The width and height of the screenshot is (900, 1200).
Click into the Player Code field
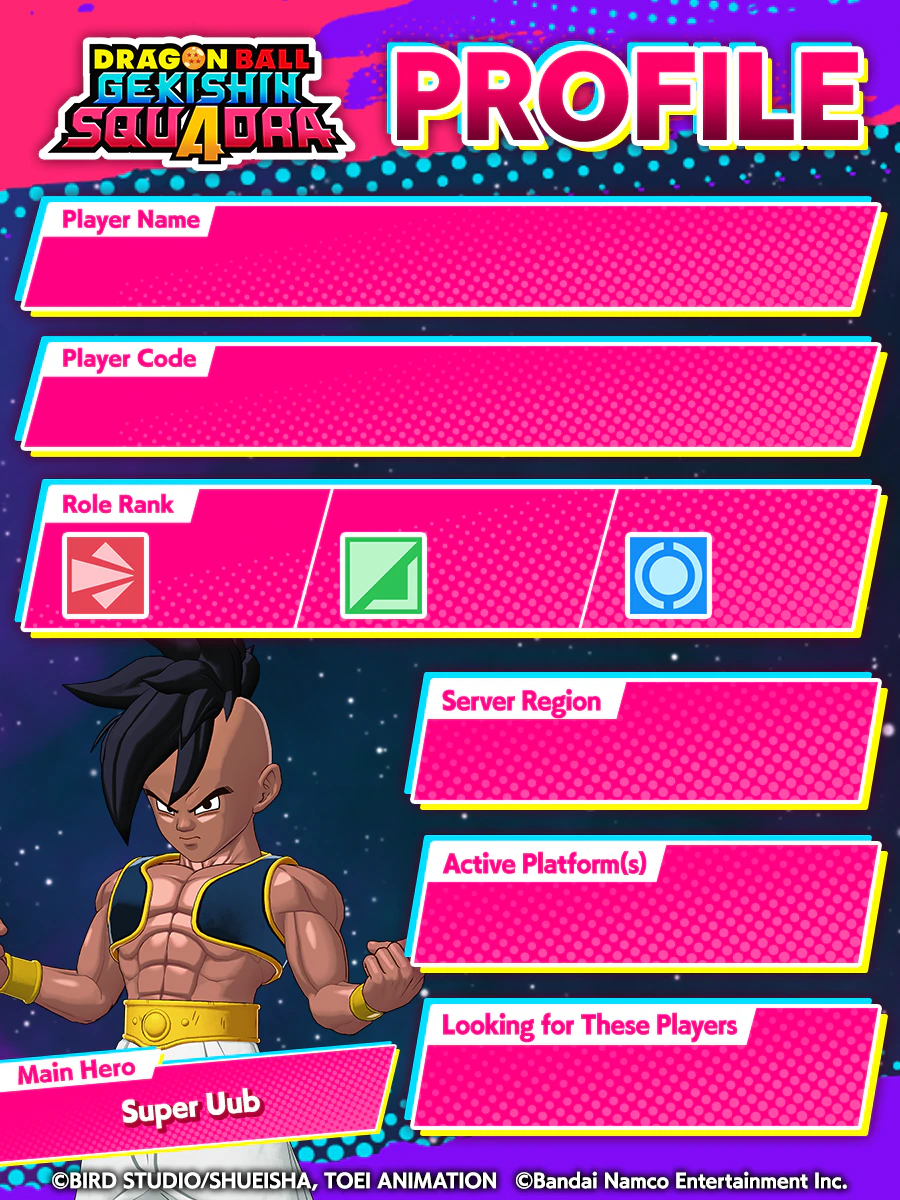[450, 400]
